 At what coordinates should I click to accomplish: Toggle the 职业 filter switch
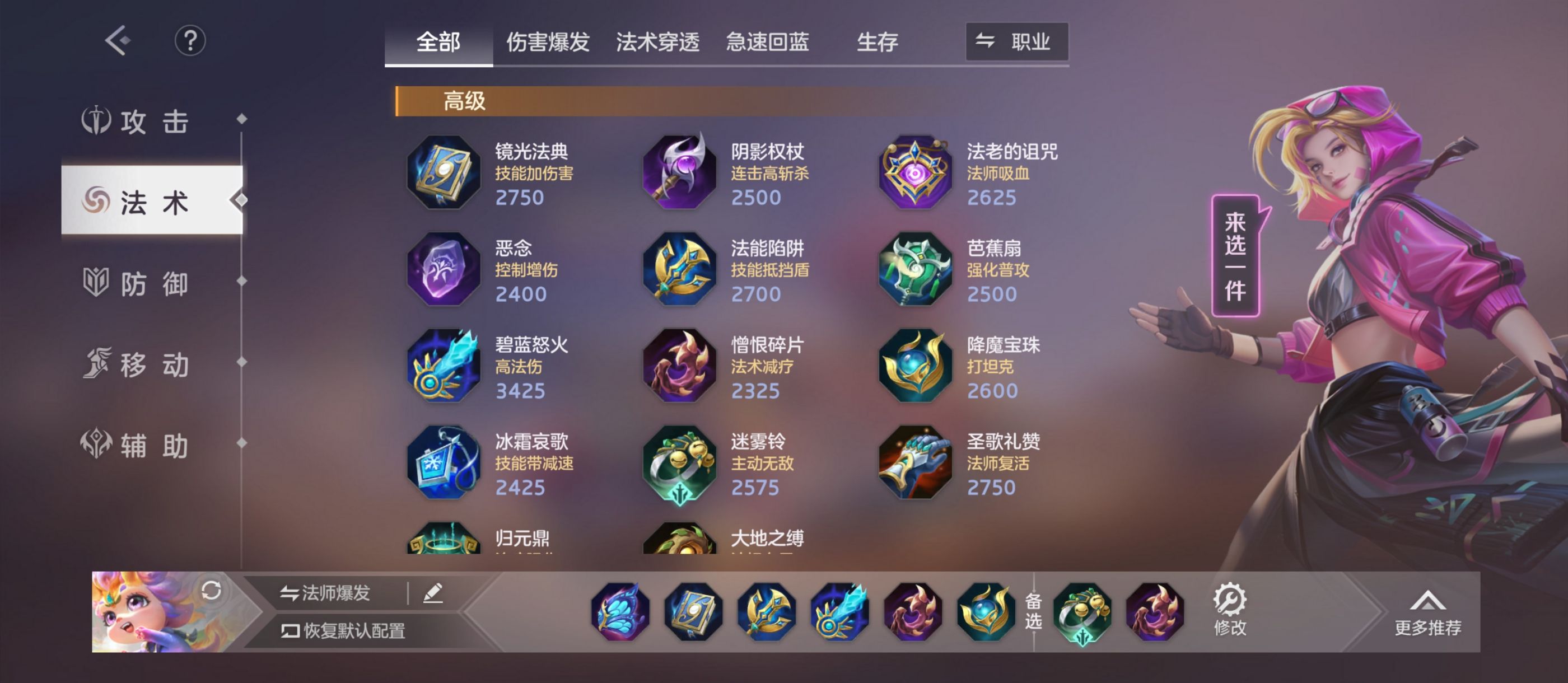pyautogui.click(x=1018, y=41)
